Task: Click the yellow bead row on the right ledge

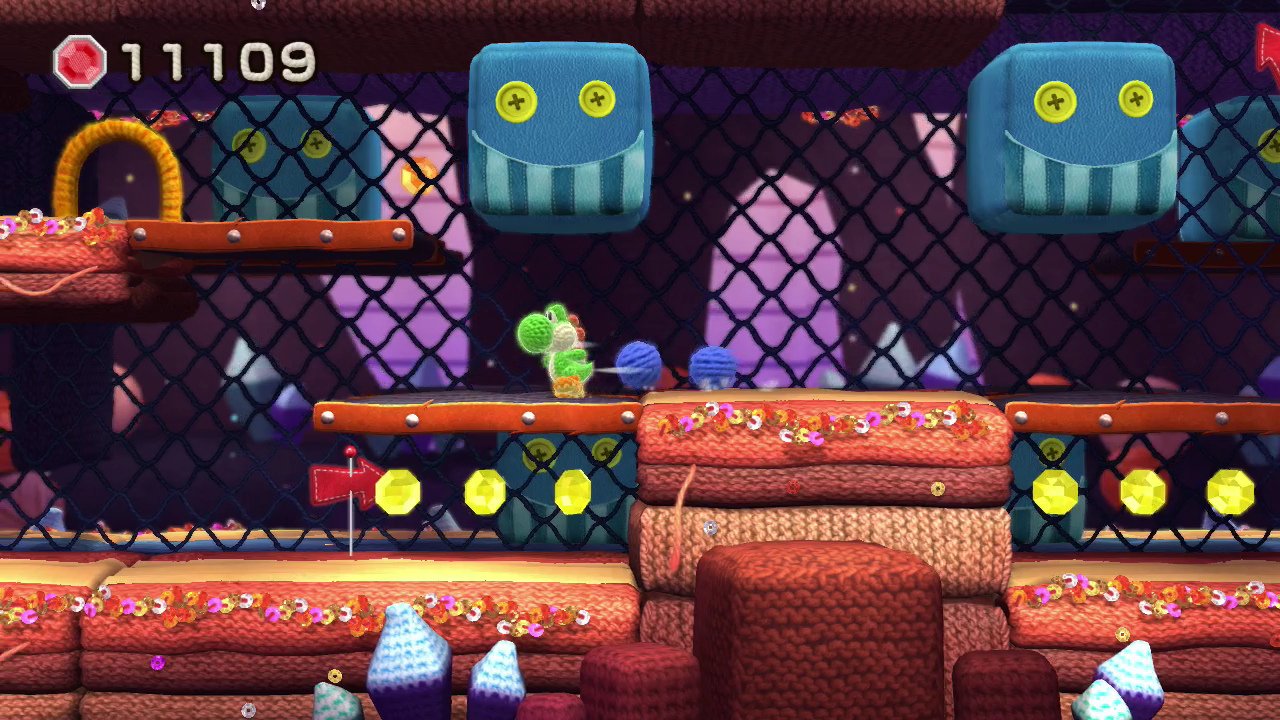Action: click(x=1142, y=492)
